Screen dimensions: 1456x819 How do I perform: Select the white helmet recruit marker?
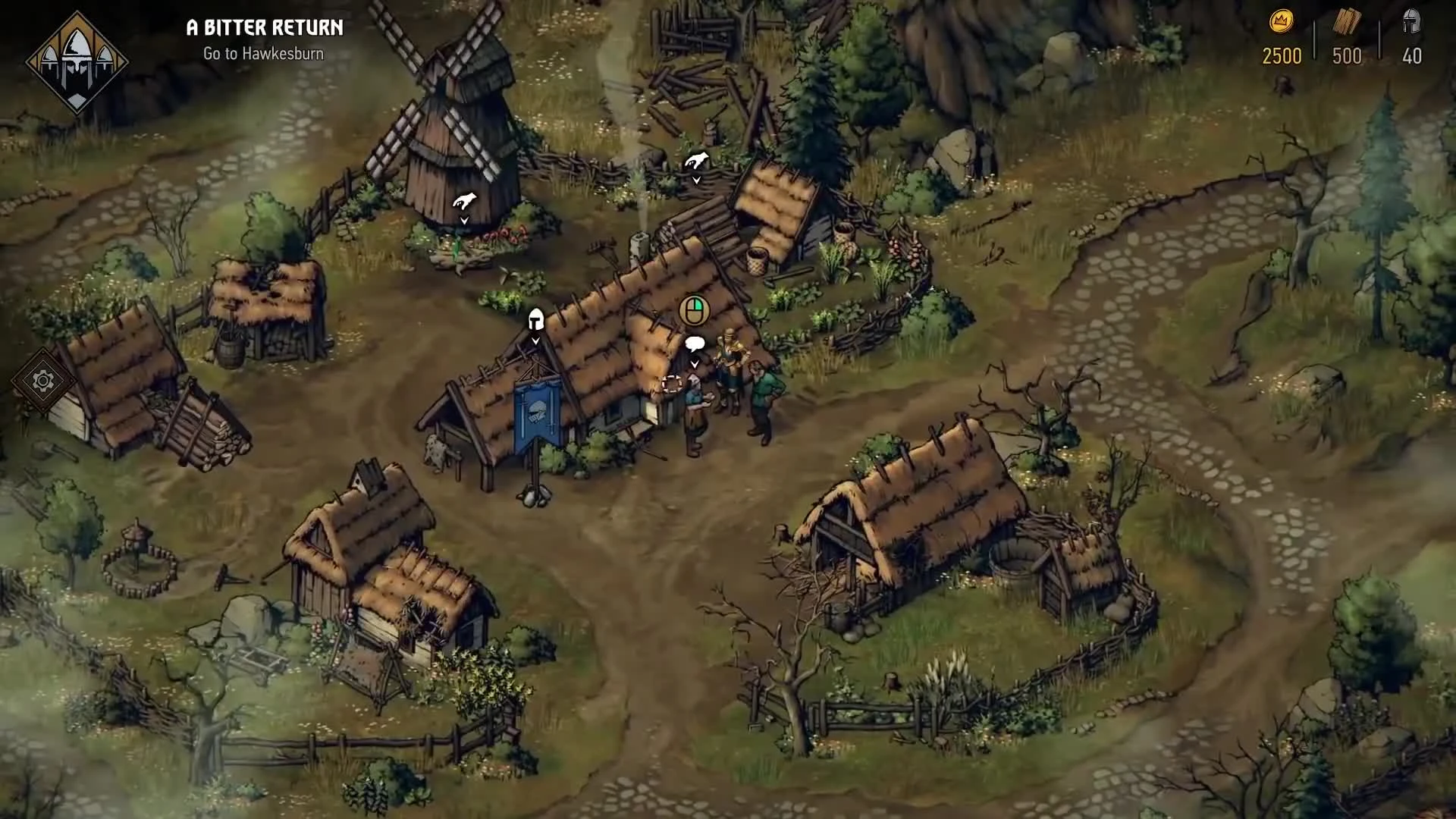pos(535,320)
